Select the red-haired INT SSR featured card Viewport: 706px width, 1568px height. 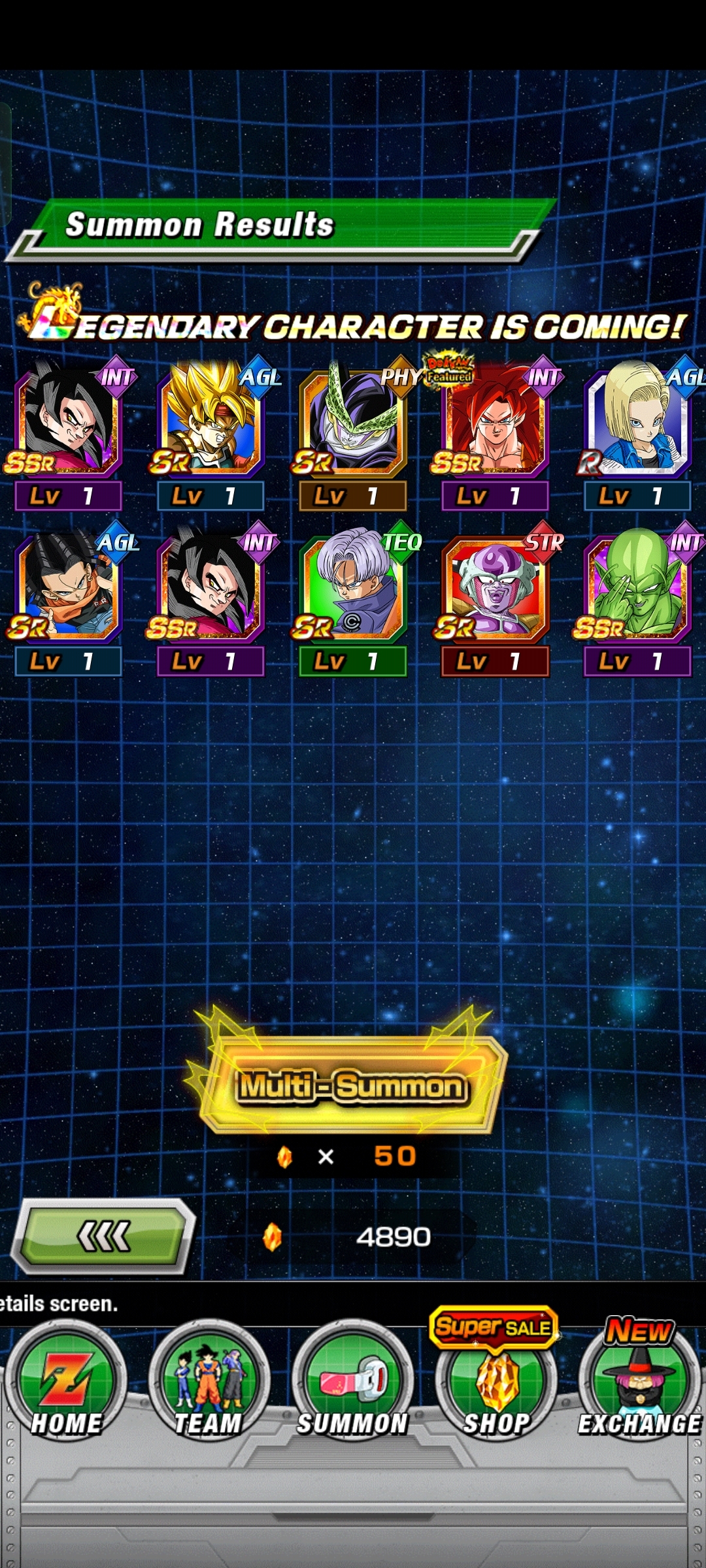point(495,421)
